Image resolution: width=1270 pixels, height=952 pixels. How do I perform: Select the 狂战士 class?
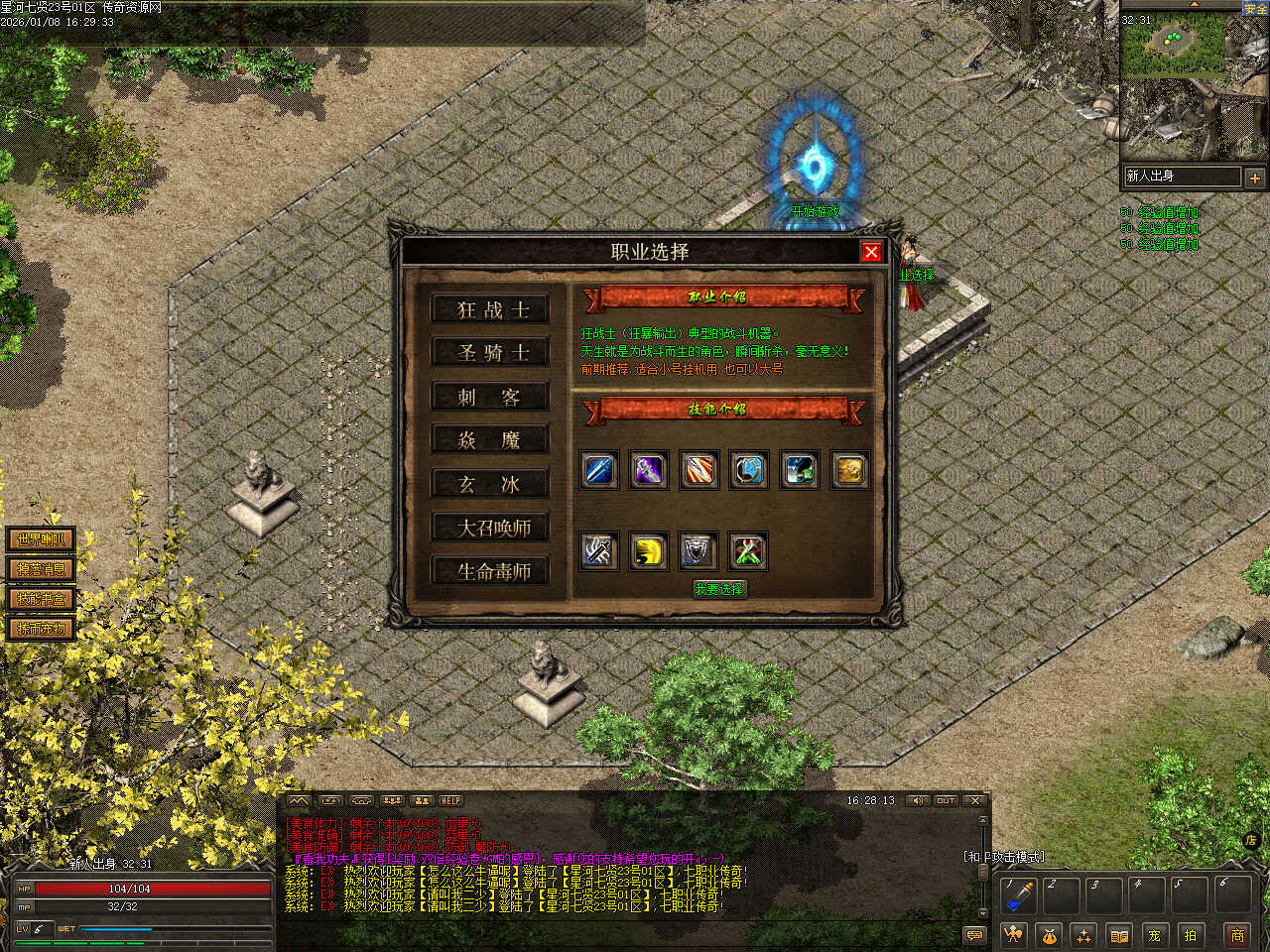[x=490, y=309]
